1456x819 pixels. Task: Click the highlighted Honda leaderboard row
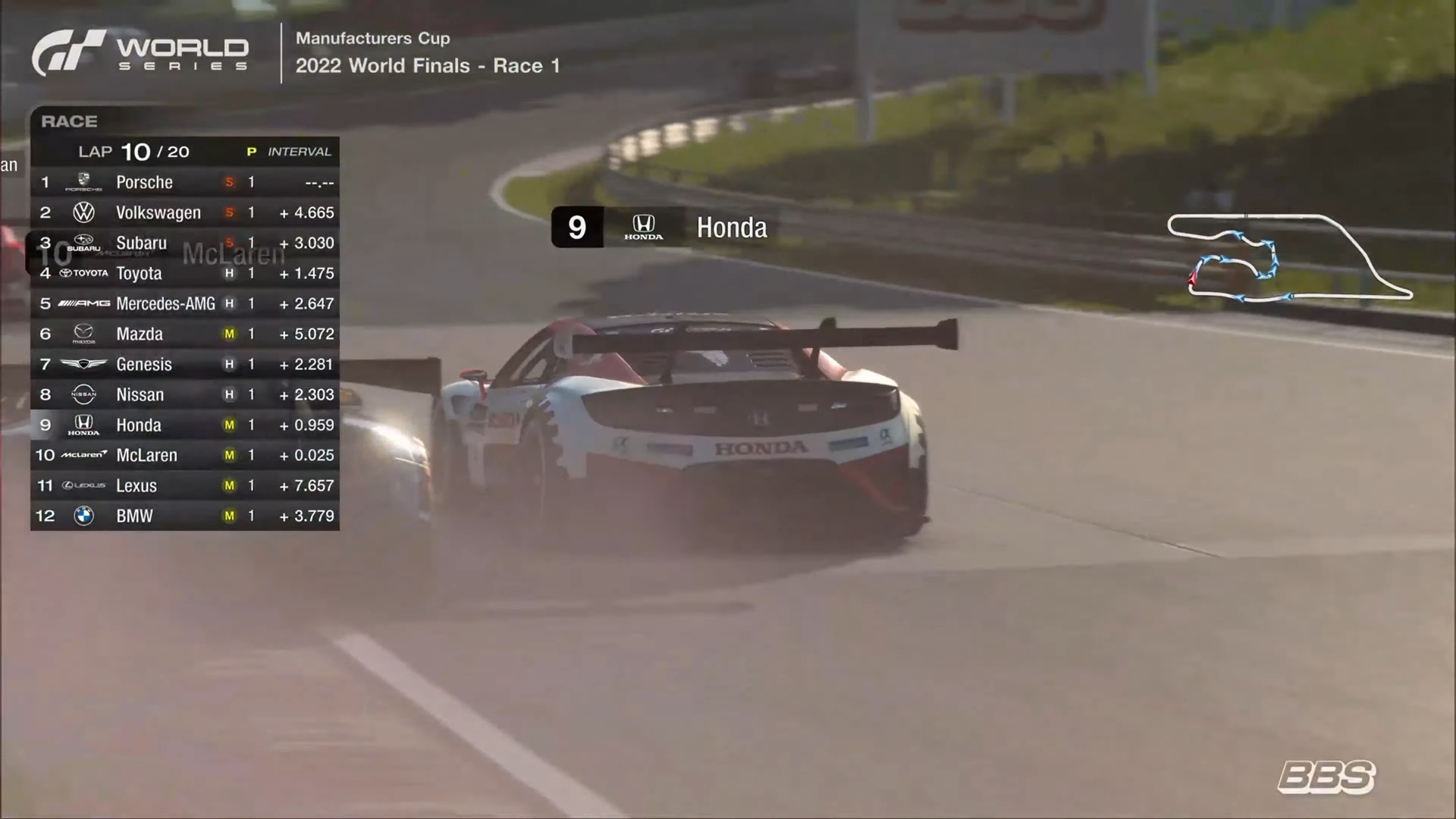184,425
